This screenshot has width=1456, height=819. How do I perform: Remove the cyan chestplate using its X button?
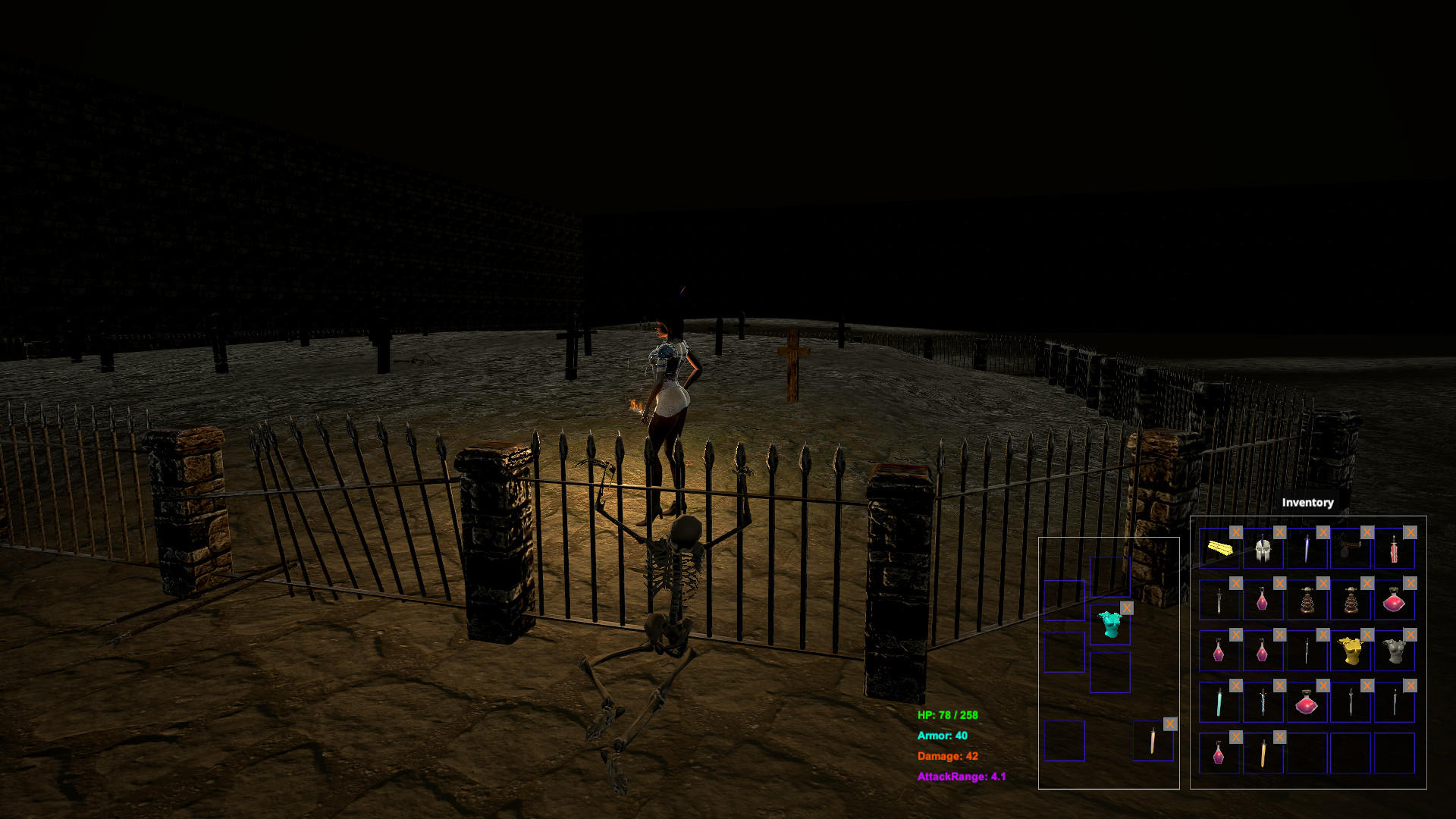(x=1128, y=607)
